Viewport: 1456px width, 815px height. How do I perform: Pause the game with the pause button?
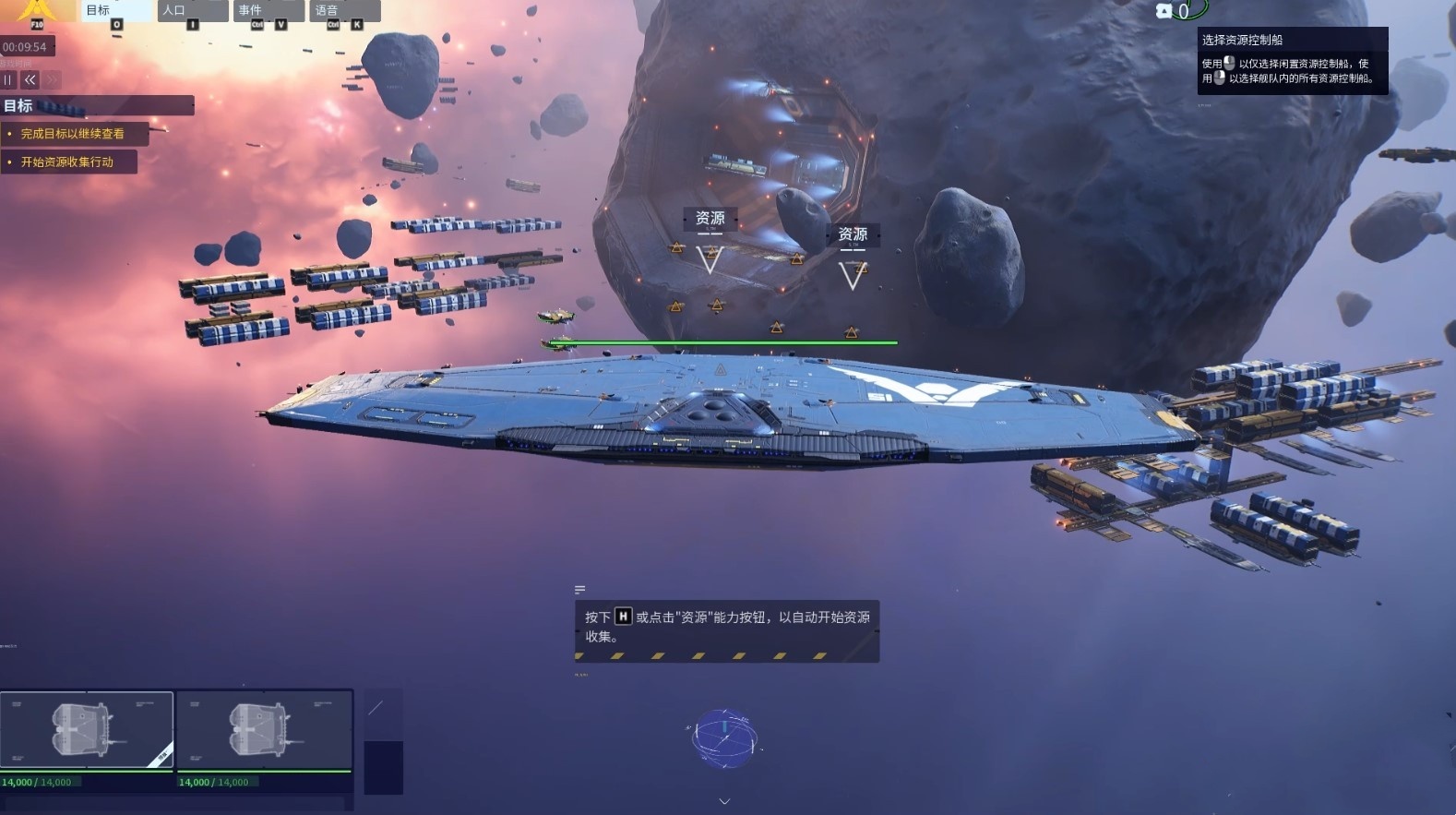point(8,80)
